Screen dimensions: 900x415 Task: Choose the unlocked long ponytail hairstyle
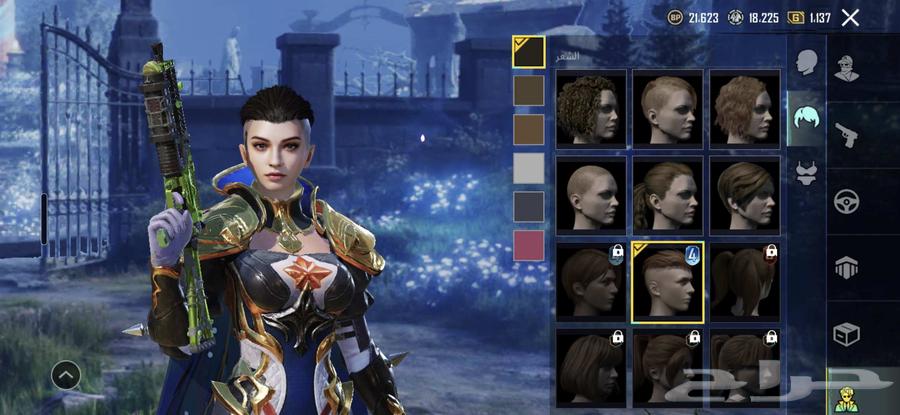(668, 194)
